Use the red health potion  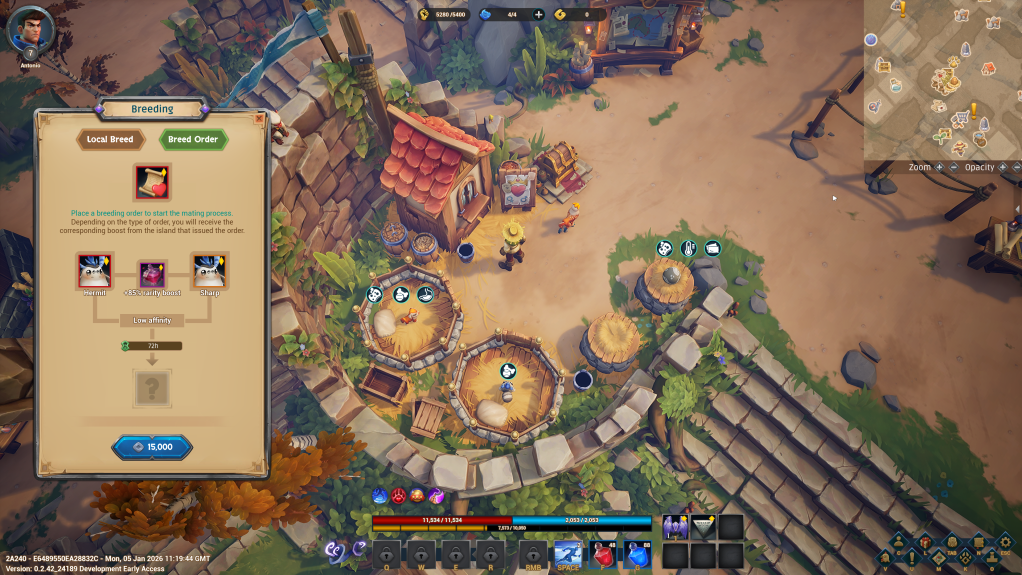(603, 553)
